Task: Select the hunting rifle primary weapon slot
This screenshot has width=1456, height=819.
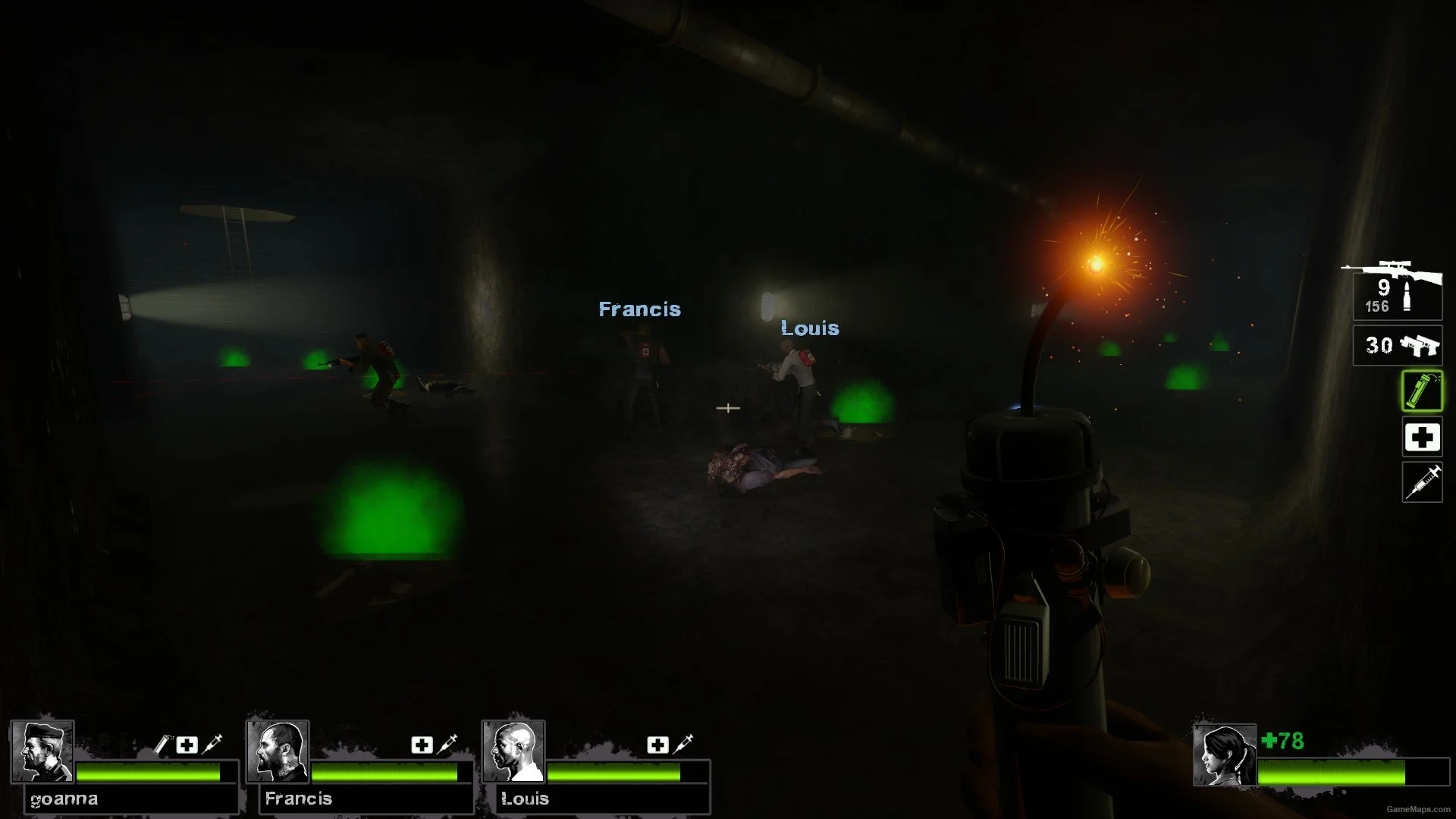Action: 1397,293
